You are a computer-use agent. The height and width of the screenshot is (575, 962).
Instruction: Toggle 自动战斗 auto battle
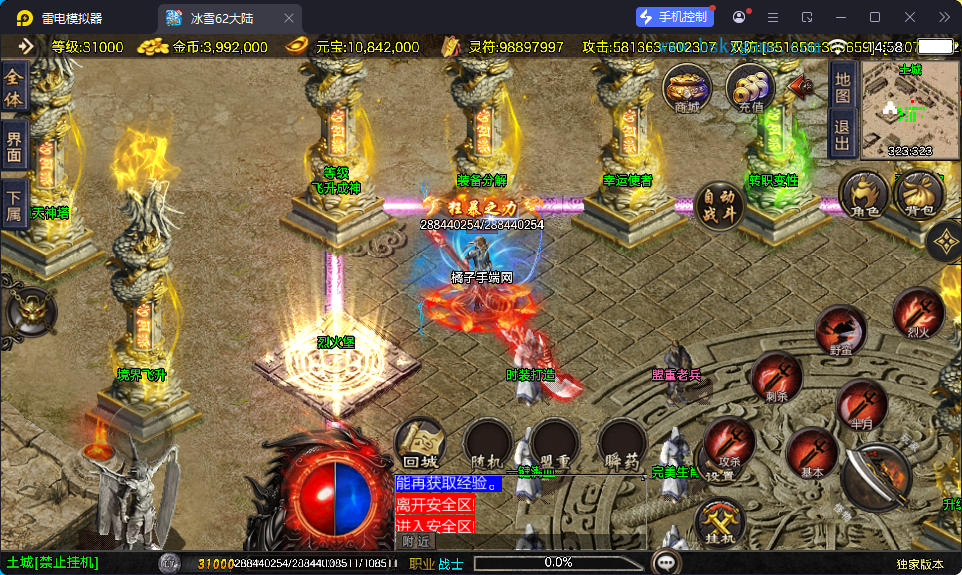coord(718,206)
